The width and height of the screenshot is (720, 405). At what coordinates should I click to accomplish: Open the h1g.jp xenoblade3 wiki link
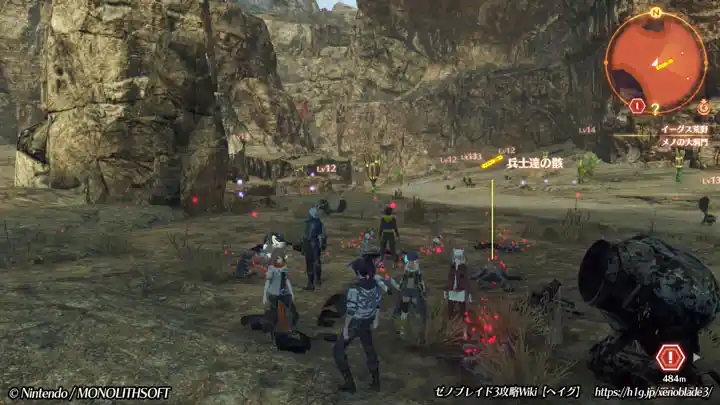coord(653,392)
